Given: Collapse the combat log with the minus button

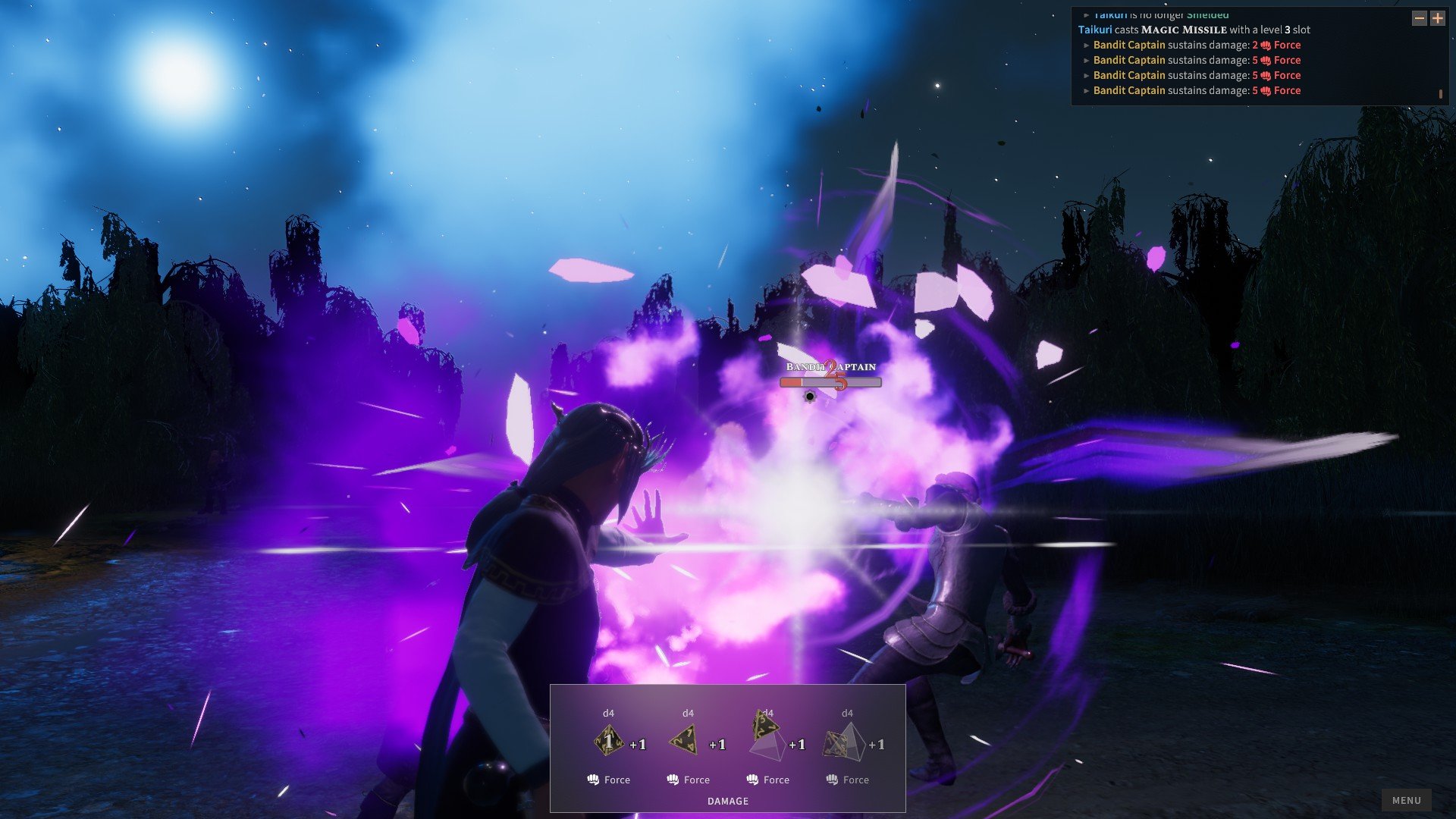Looking at the screenshot, I should (1420, 18).
